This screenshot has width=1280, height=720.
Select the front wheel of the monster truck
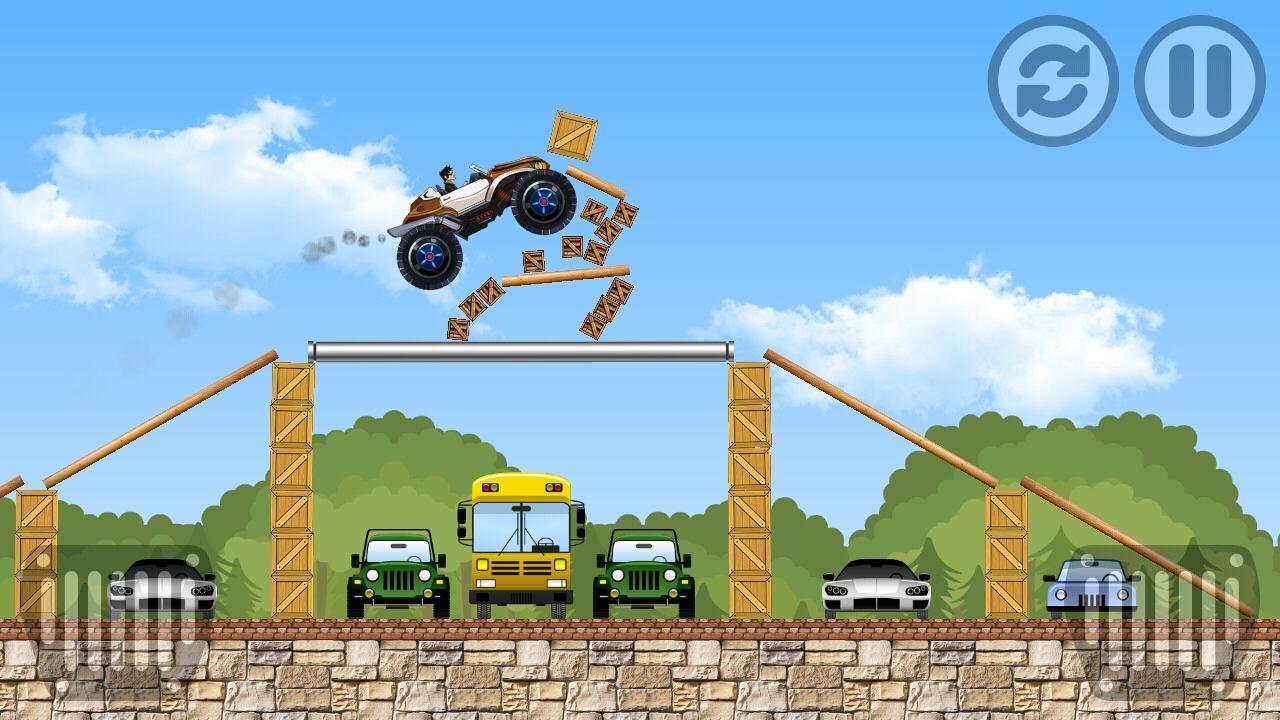pyautogui.click(x=430, y=258)
